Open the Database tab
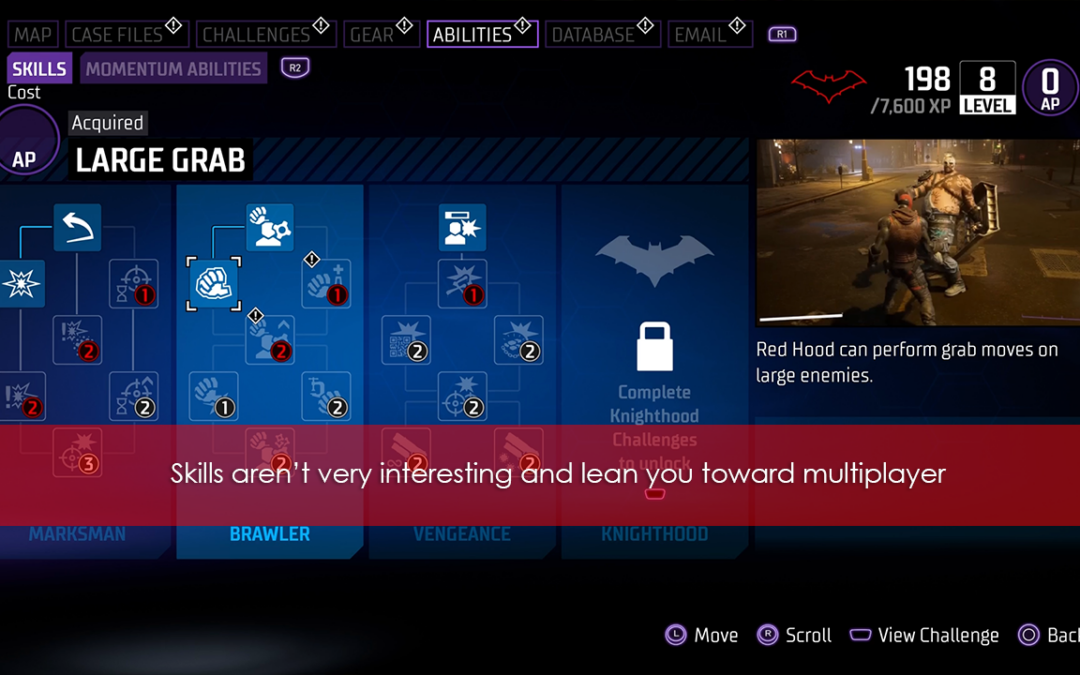This screenshot has width=1080, height=675. click(x=593, y=35)
